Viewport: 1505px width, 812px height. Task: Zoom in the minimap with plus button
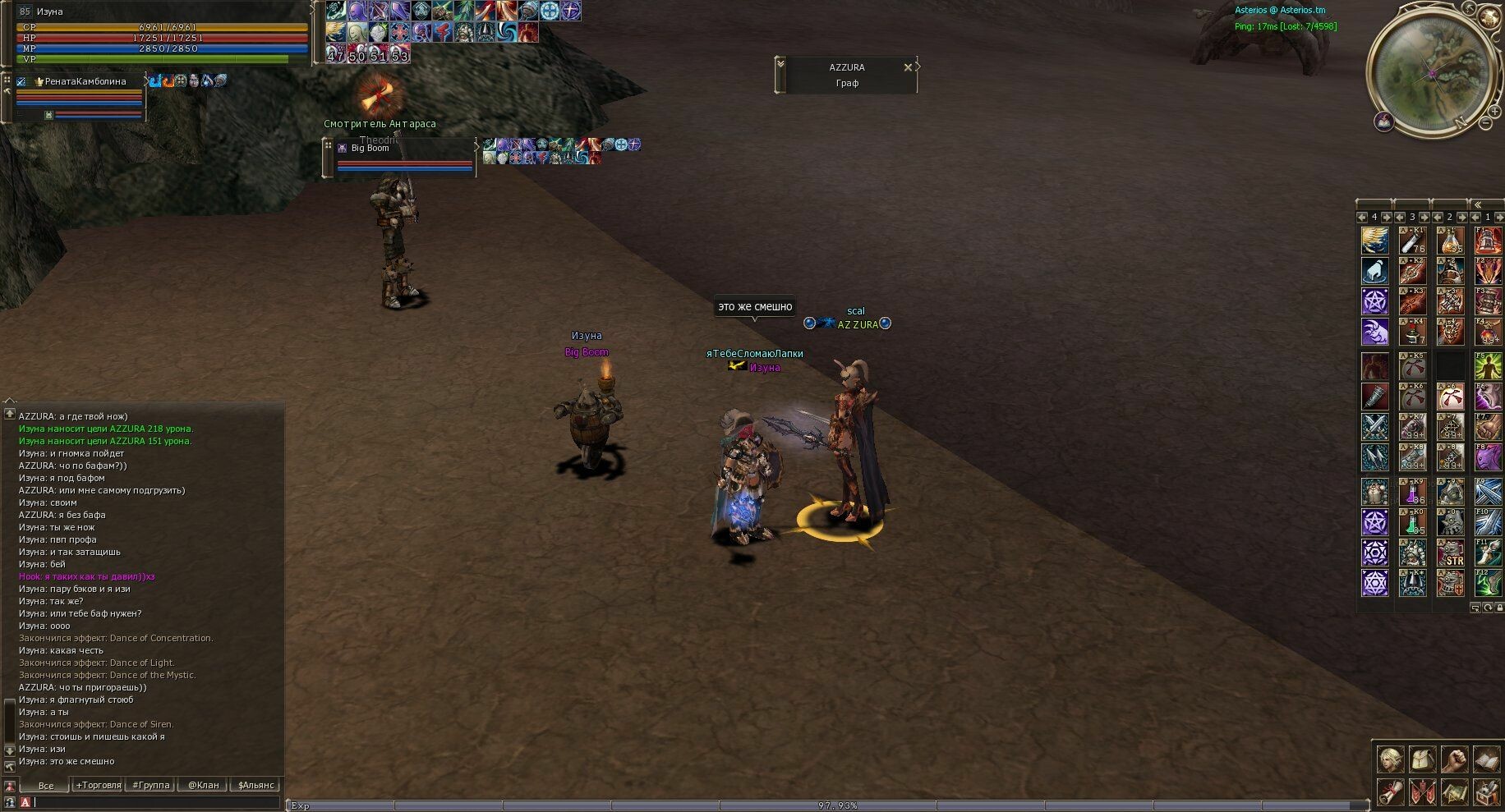point(1496,110)
